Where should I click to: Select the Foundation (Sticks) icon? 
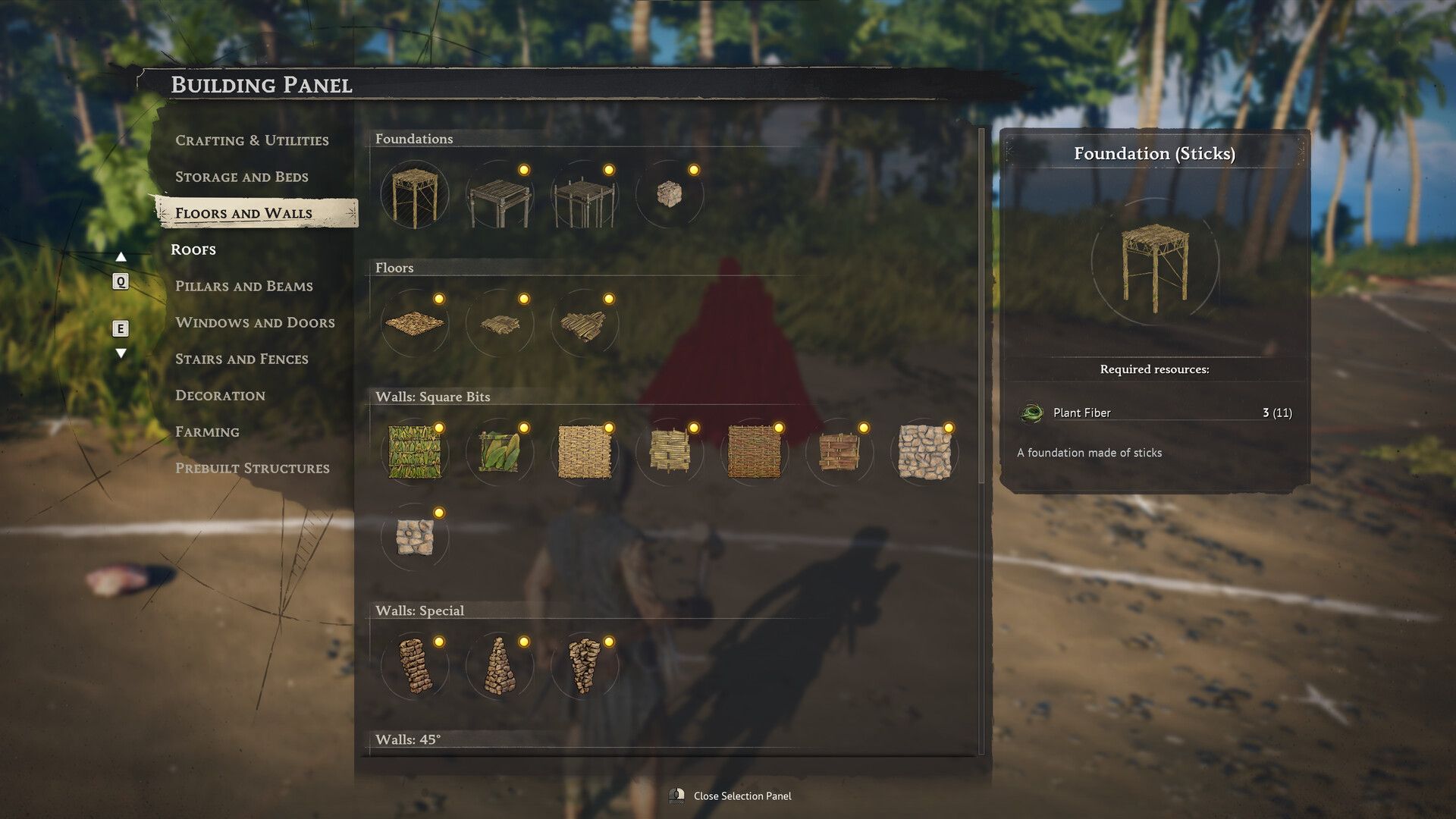416,194
